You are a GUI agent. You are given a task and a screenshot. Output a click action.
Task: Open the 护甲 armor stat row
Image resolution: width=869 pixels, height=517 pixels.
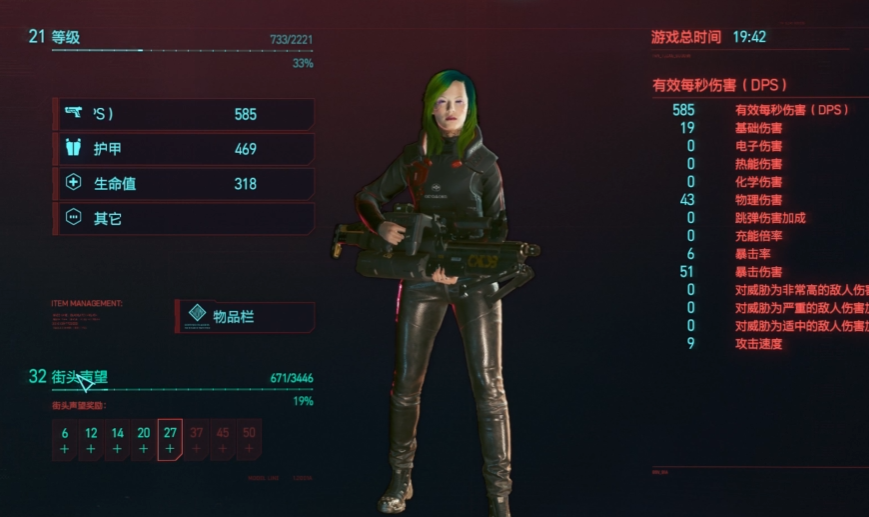click(184, 149)
